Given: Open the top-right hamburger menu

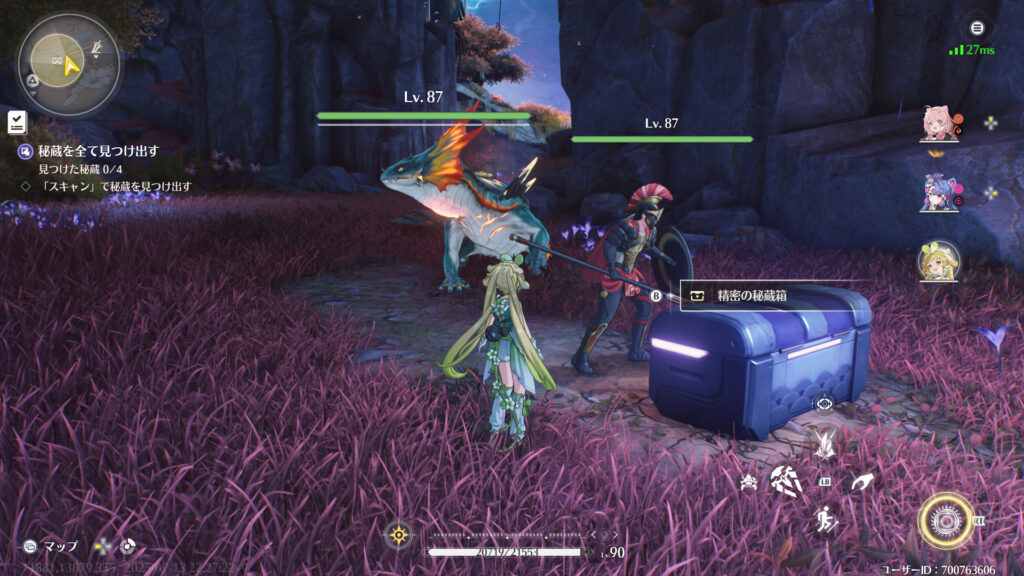Looking at the screenshot, I should (977, 28).
